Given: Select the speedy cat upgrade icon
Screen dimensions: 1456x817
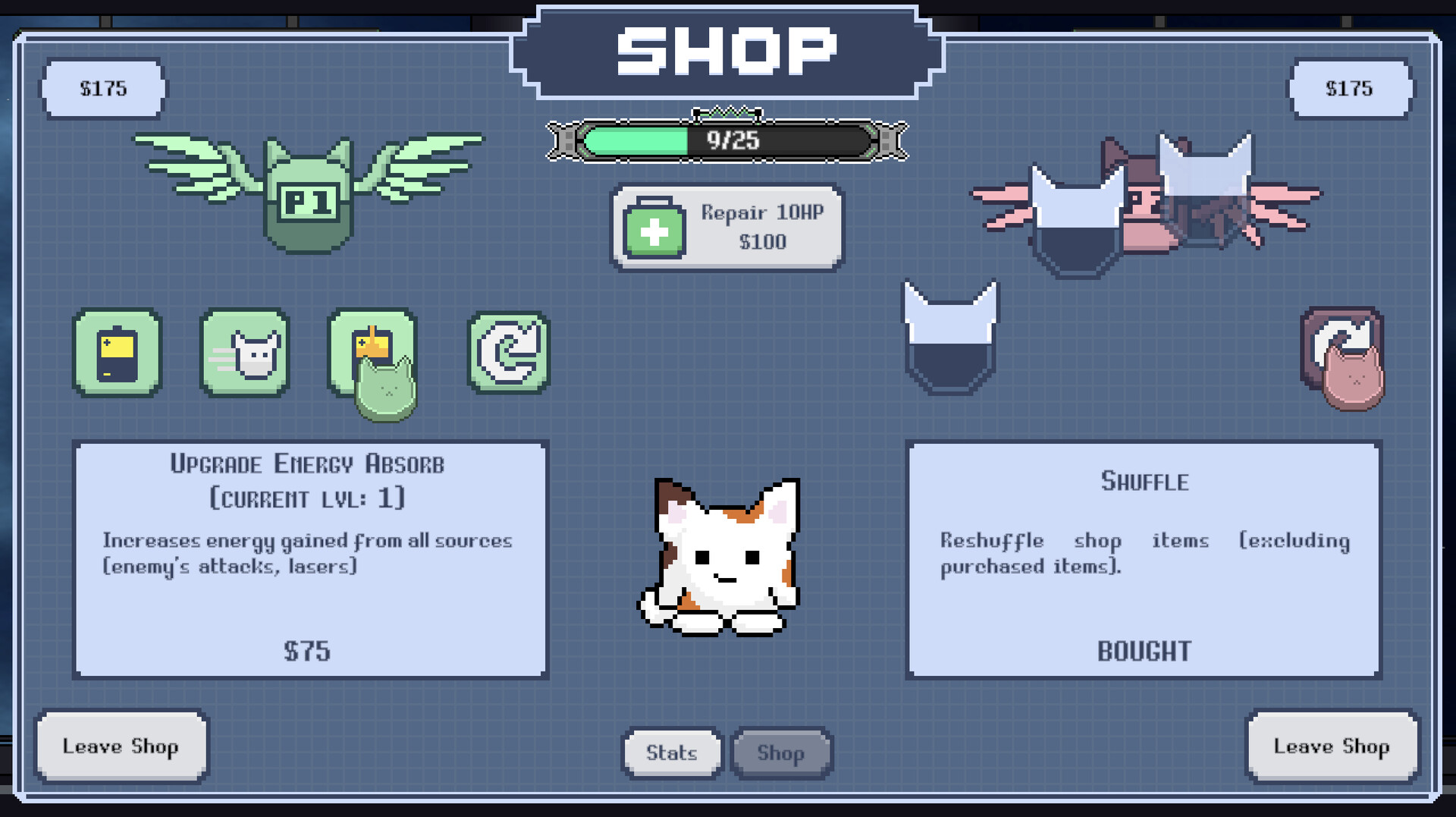Looking at the screenshot, I should 244,354.
